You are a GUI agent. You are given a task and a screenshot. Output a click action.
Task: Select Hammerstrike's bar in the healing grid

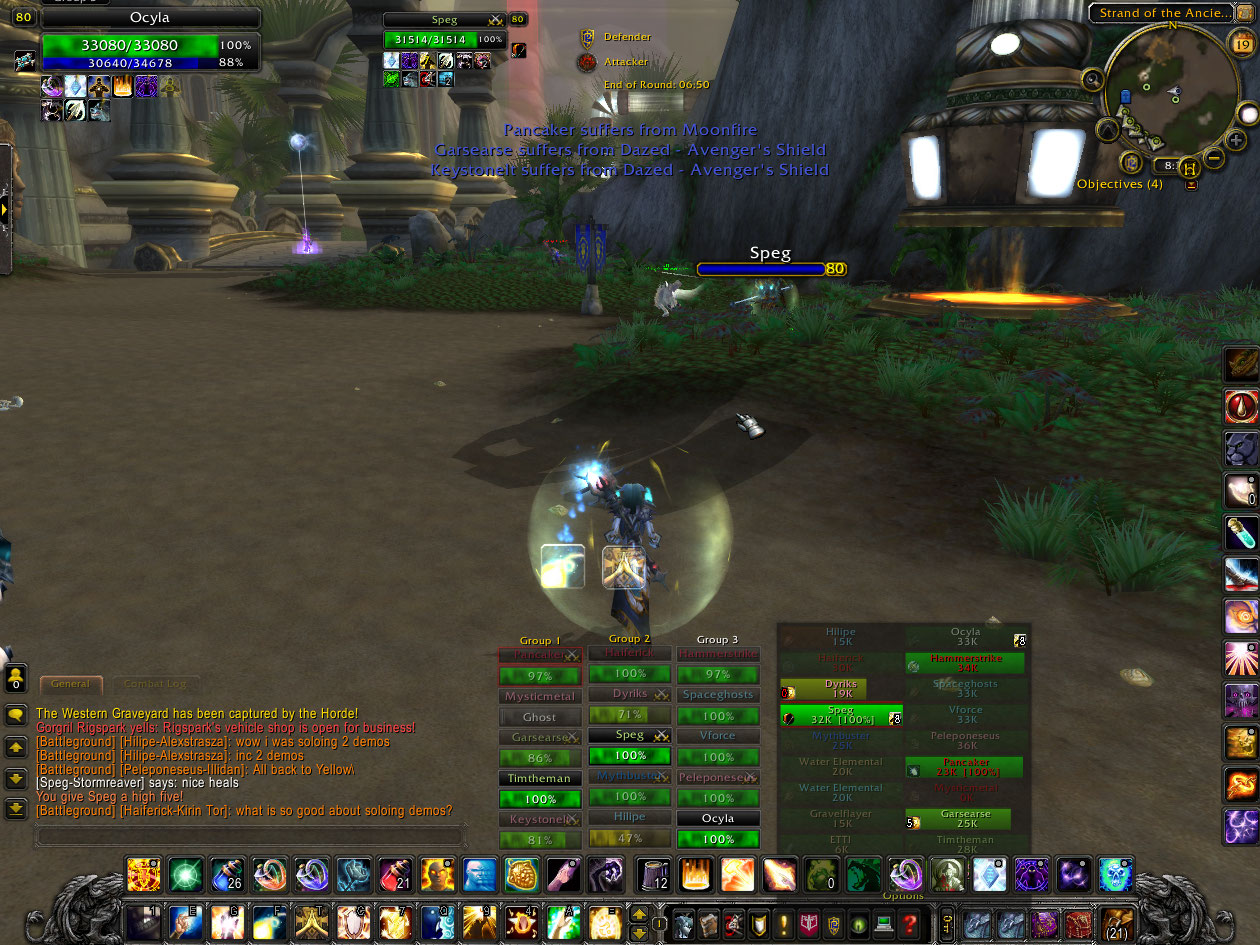coord(965,663)
